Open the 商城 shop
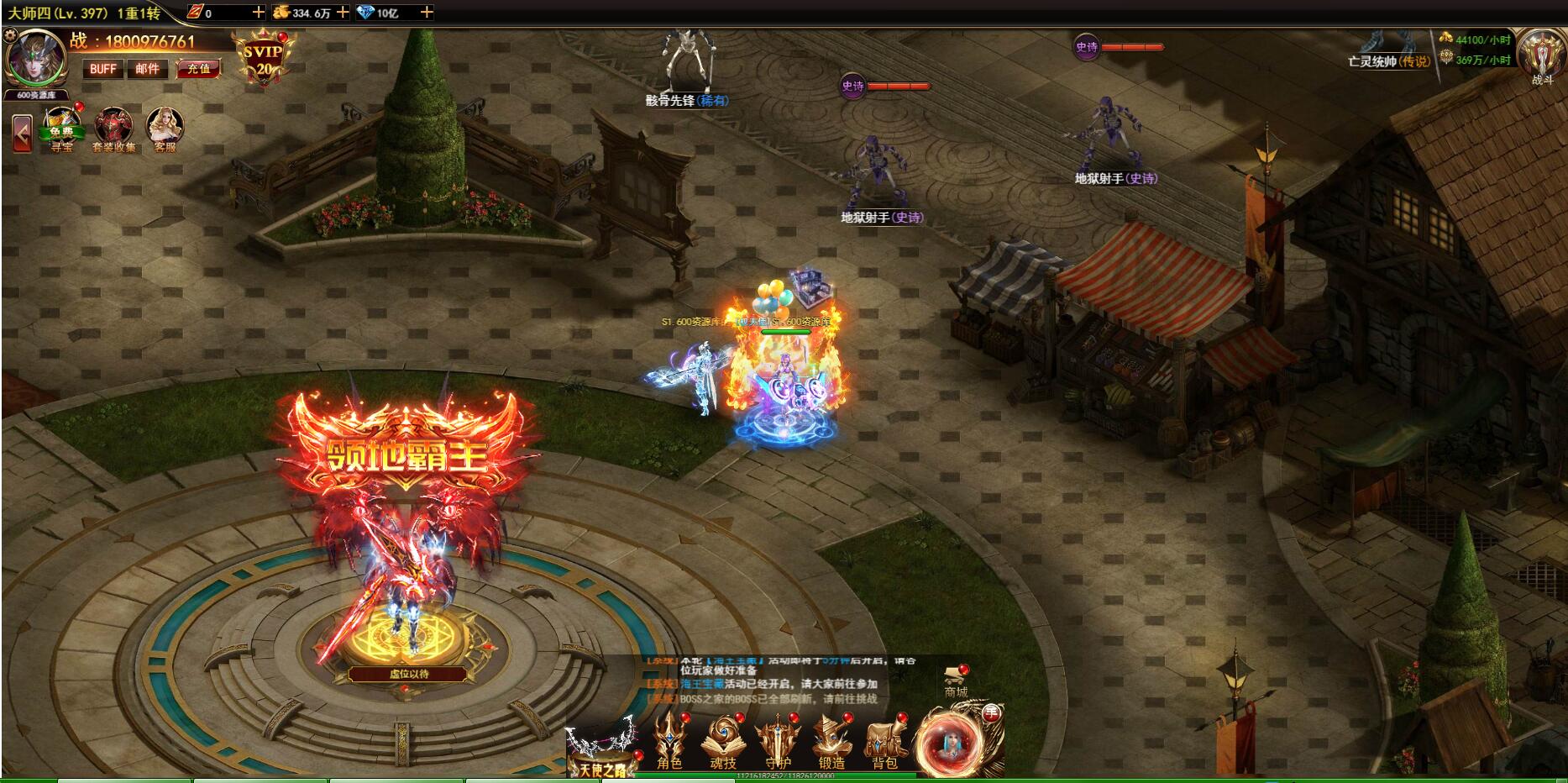 point(956,681)
